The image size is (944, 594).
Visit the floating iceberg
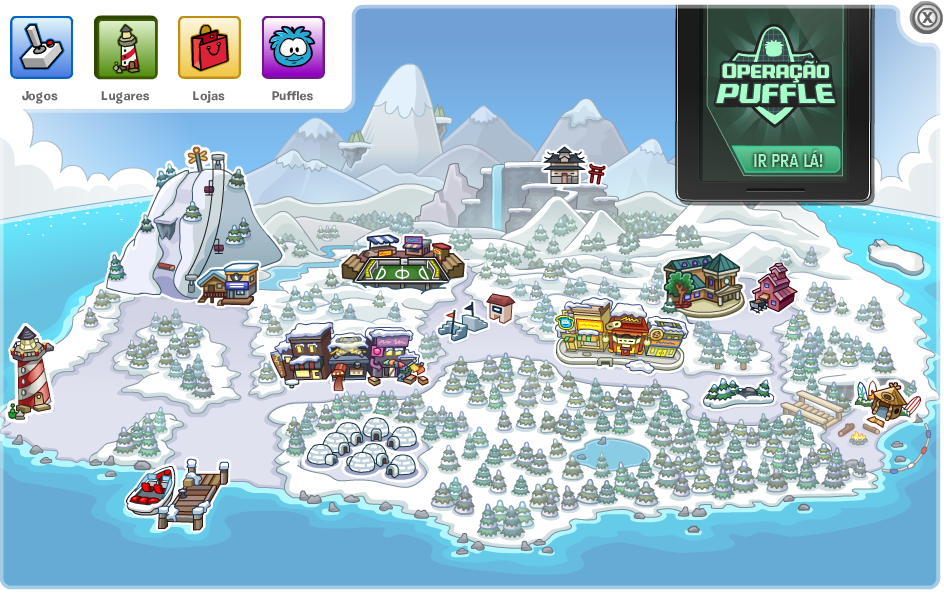895,257
